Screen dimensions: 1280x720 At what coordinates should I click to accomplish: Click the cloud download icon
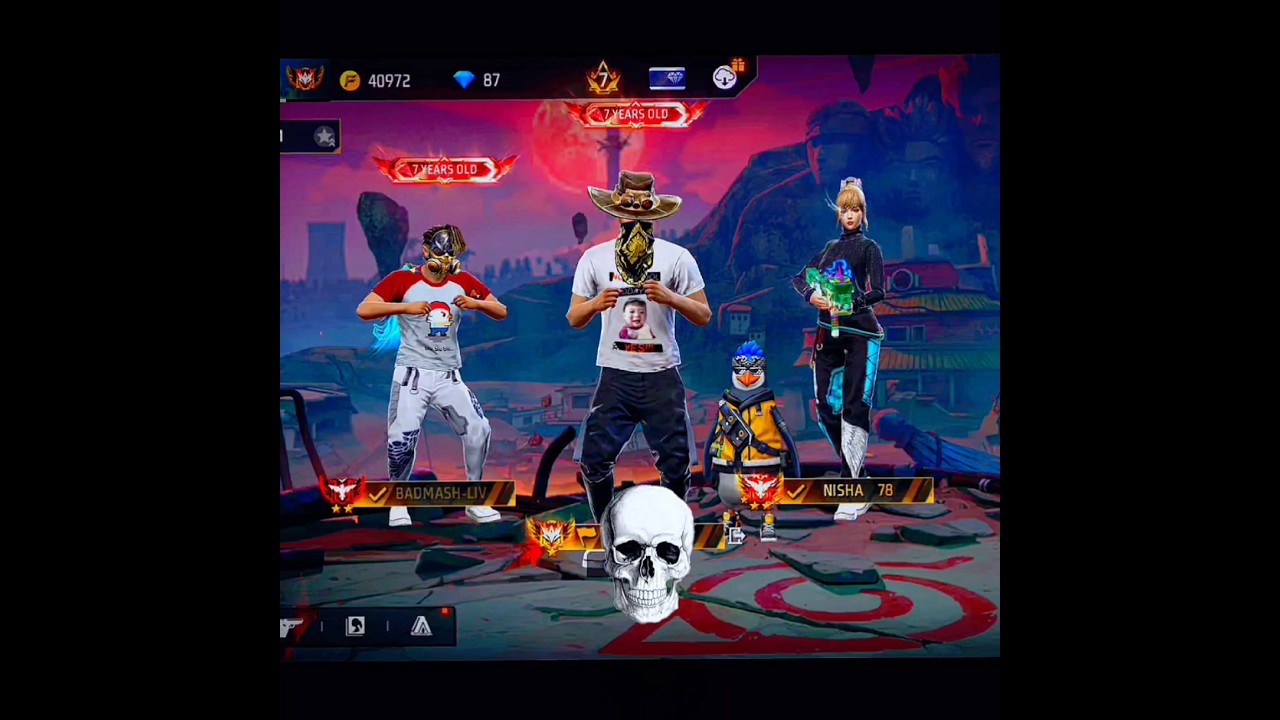725,78
